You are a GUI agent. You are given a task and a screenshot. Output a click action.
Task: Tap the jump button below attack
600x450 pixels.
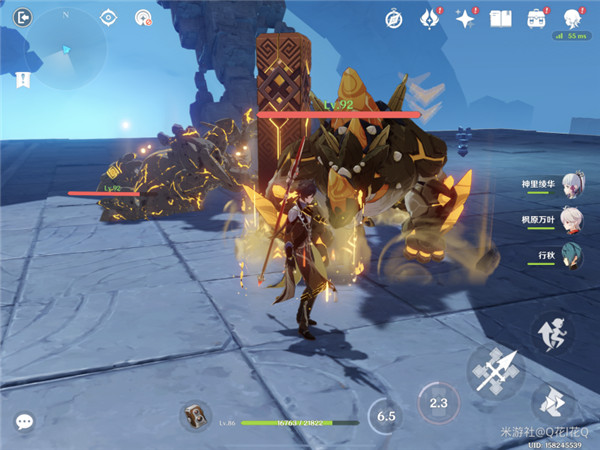point(553,400)
